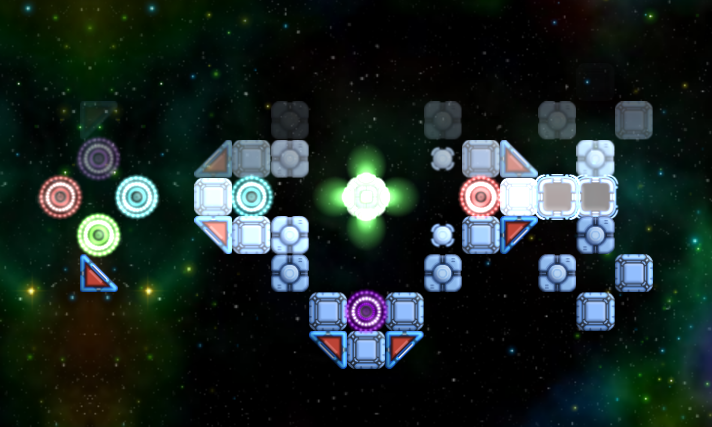This screenshot has height=427, width=712.
Task: Click the glowing green four-lobed orb
Action: [366, 196]
